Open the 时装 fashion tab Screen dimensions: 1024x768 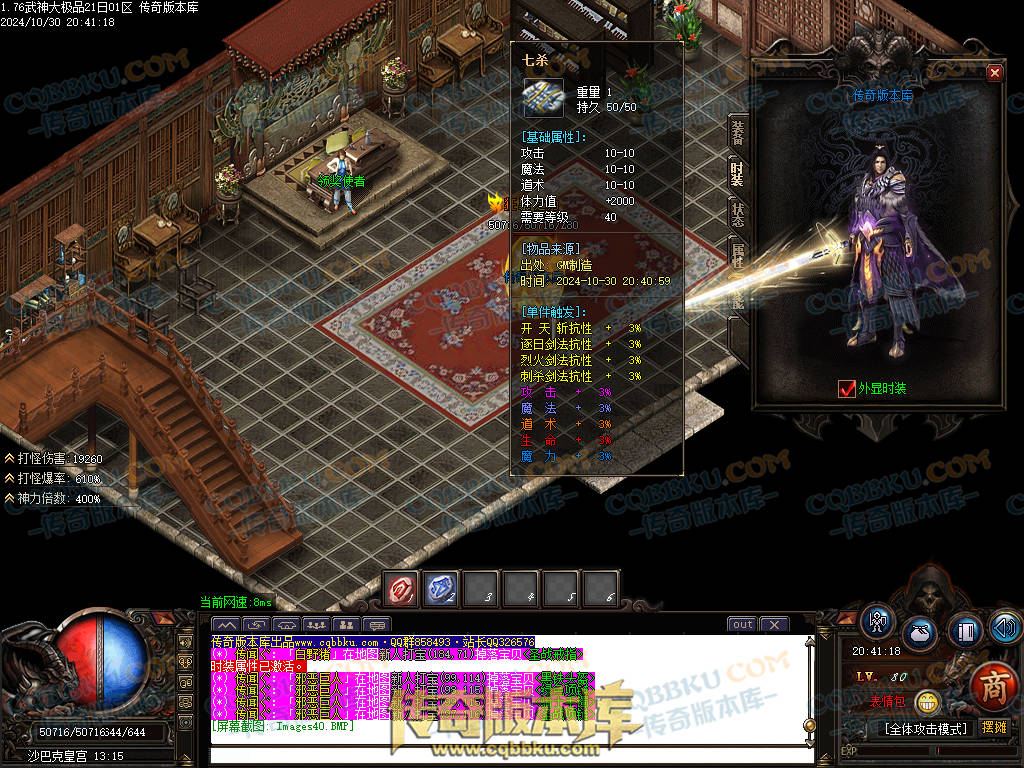click(737, 172)
